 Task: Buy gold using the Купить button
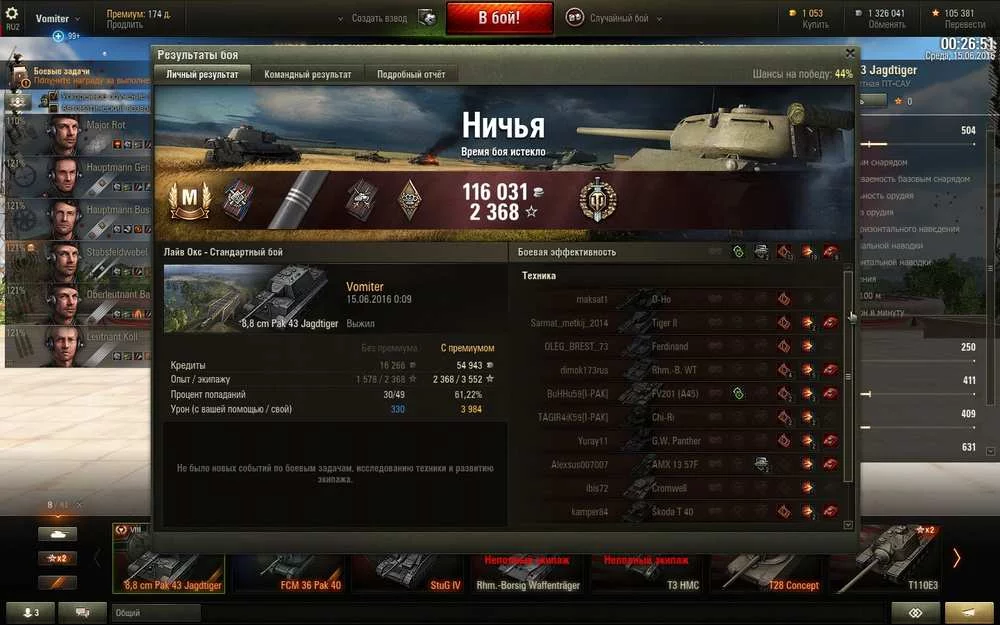(x=815, y=25)
